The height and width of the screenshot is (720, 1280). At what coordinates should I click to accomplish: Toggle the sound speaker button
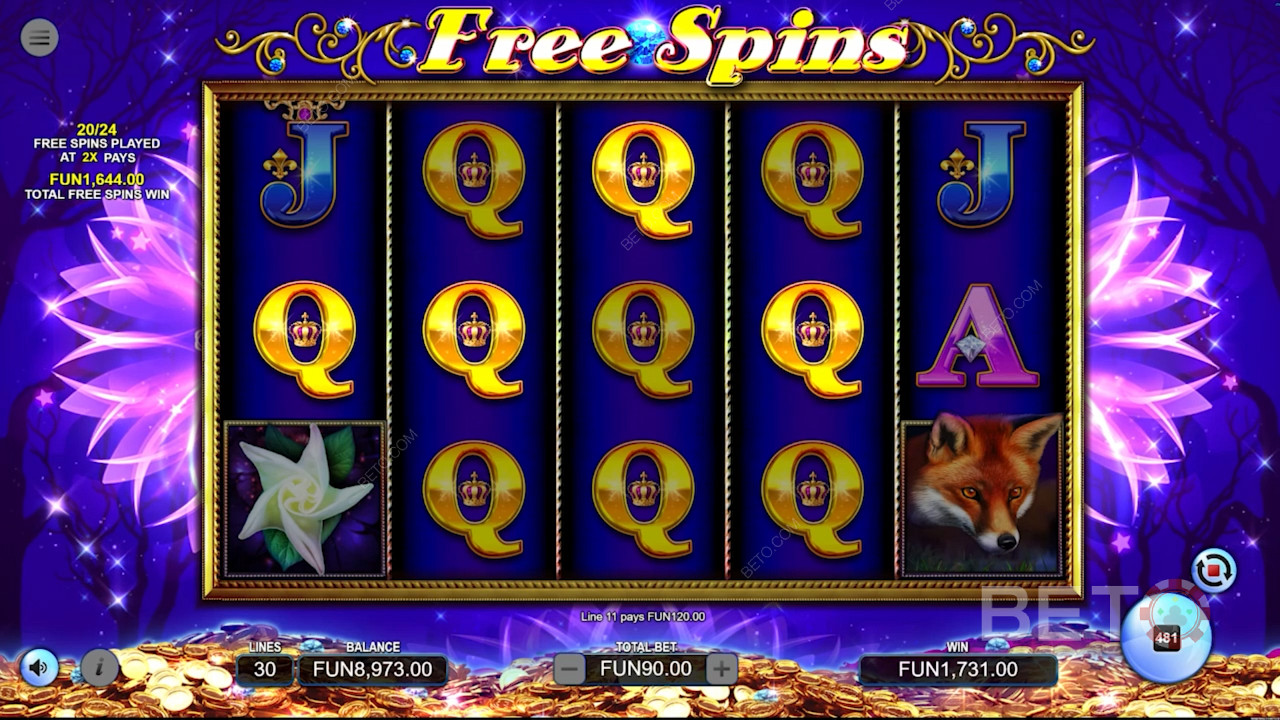click(40, 667)
